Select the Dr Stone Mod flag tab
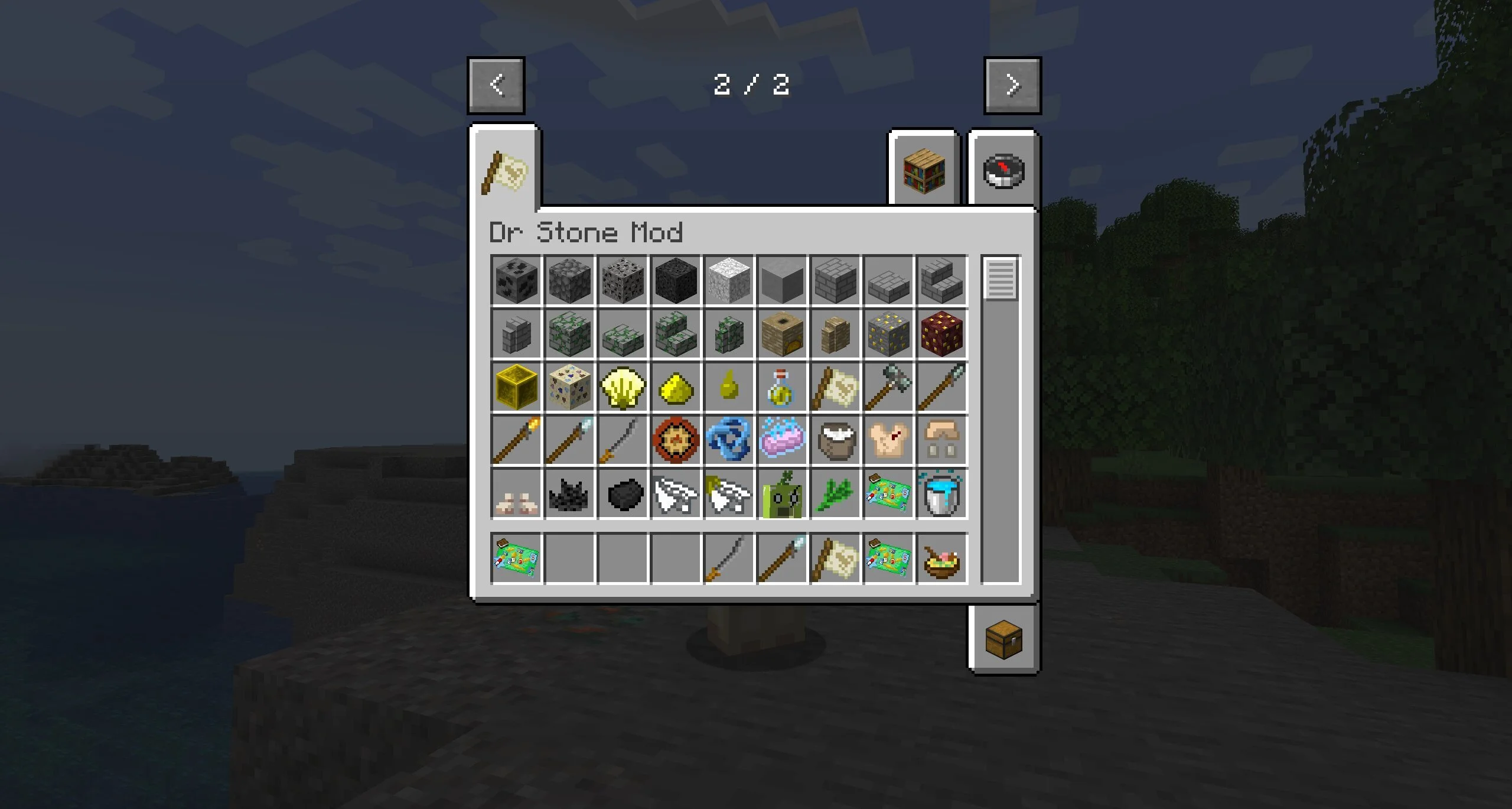The height and width of the screenshot is (809, 1512). (505, 172)
